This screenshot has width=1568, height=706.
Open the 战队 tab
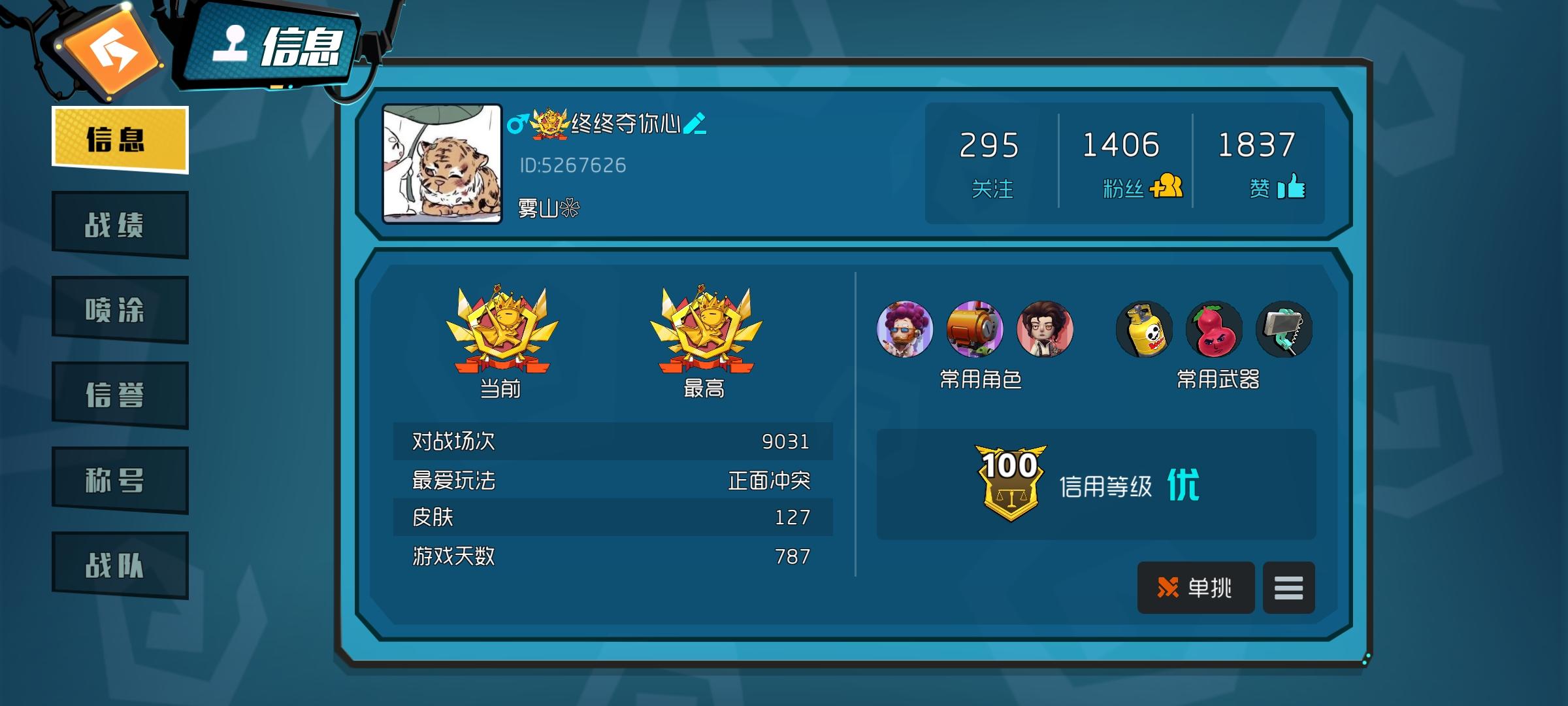click(x=119, y=566)
